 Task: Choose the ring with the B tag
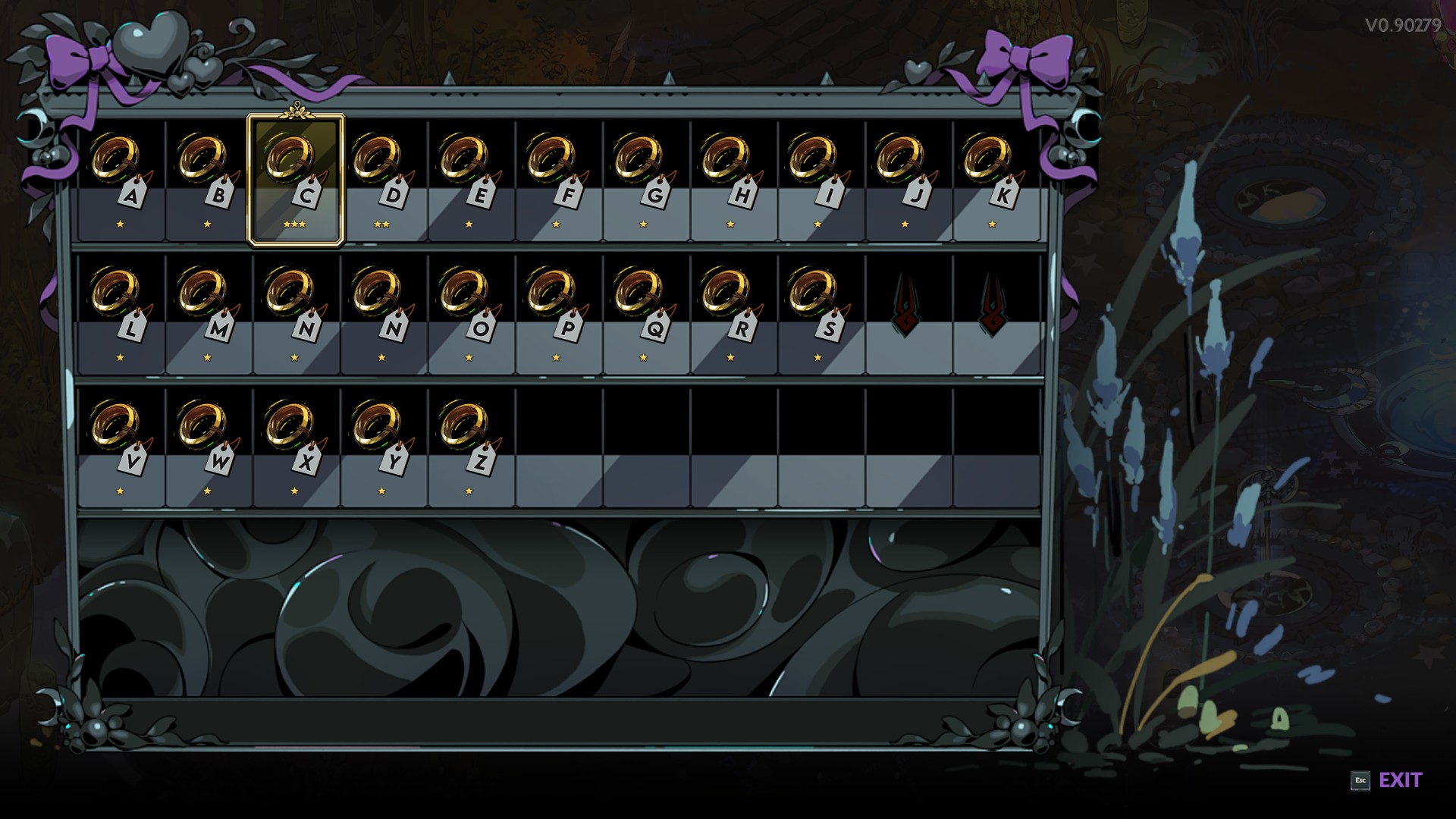pos(208,180)
